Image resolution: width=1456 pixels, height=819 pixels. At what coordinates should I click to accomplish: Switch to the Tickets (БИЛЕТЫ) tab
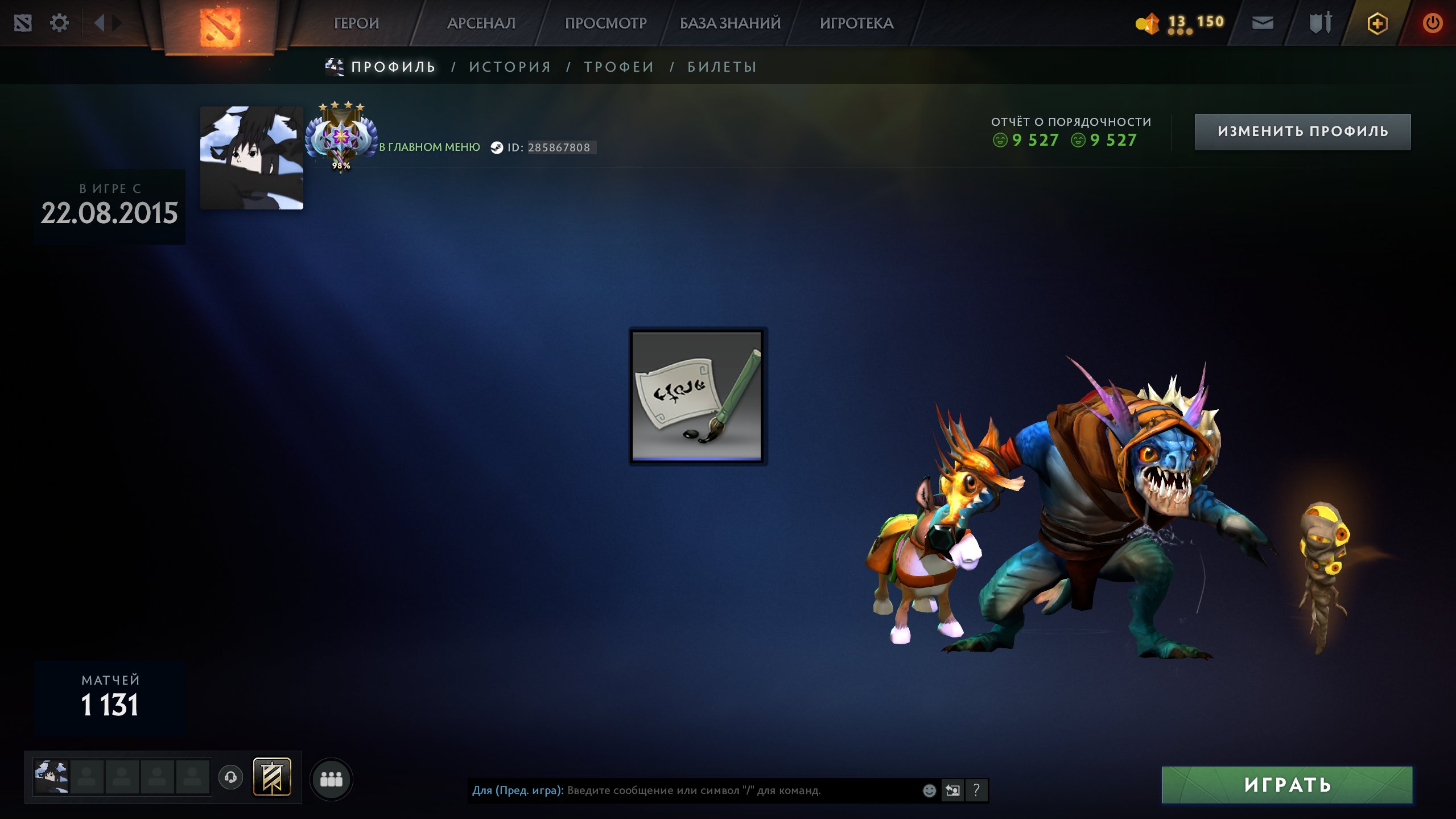pyautogui.click(x=722, y=67)
